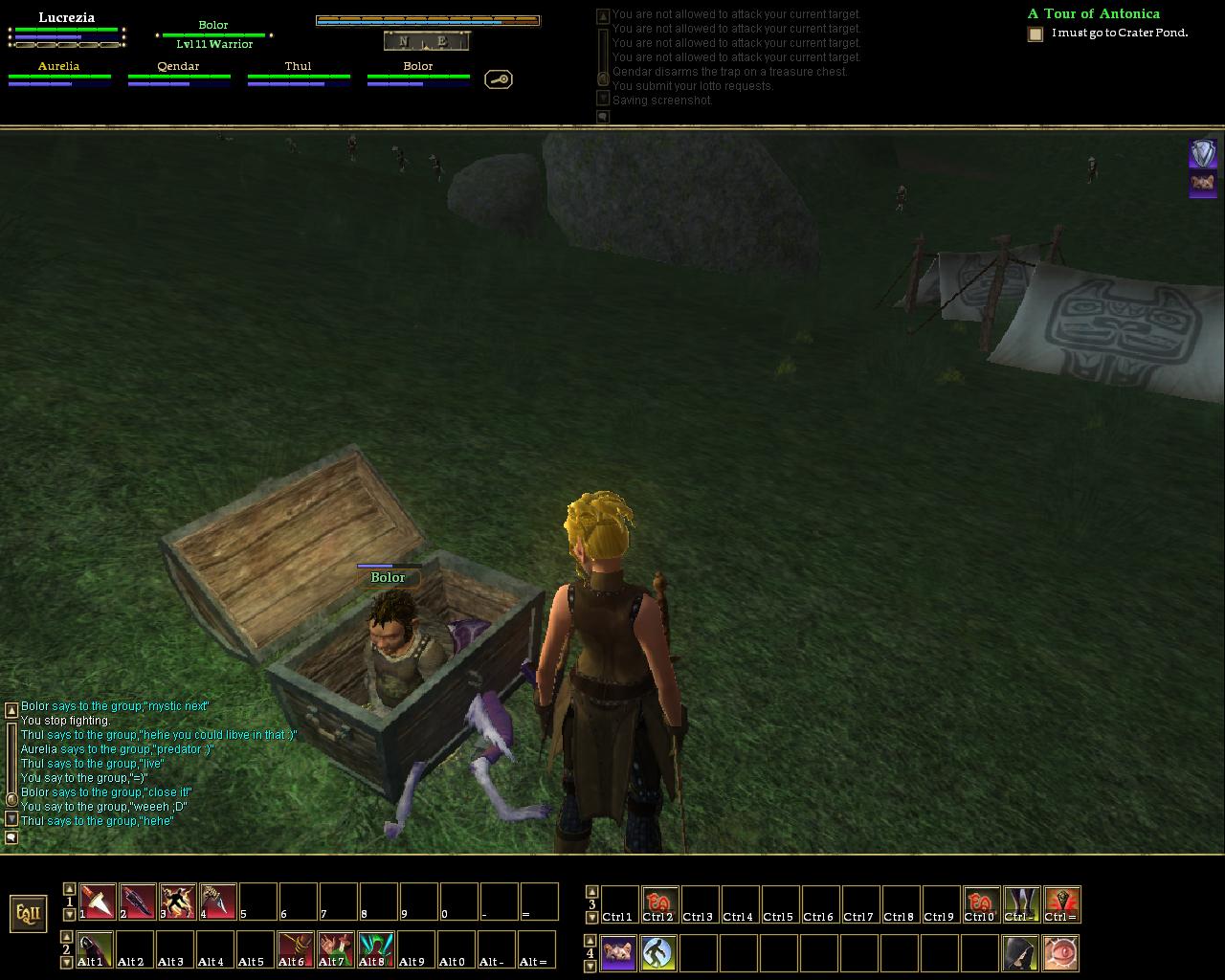Activate the hooded figure ability on Alt 1
The height and width of the screenshot is (980, 1225).
pos(95,949)
